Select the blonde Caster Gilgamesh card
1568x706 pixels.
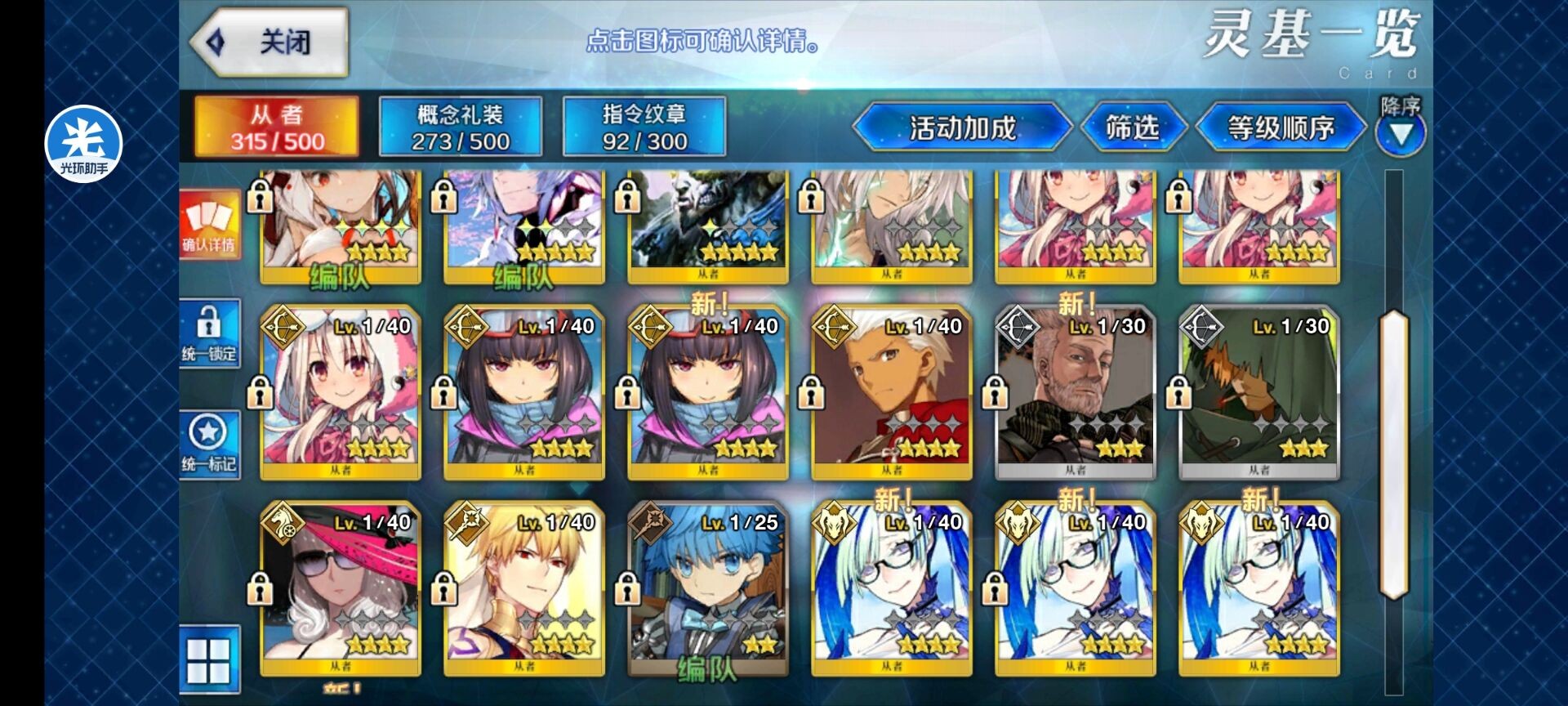(524, 590)
